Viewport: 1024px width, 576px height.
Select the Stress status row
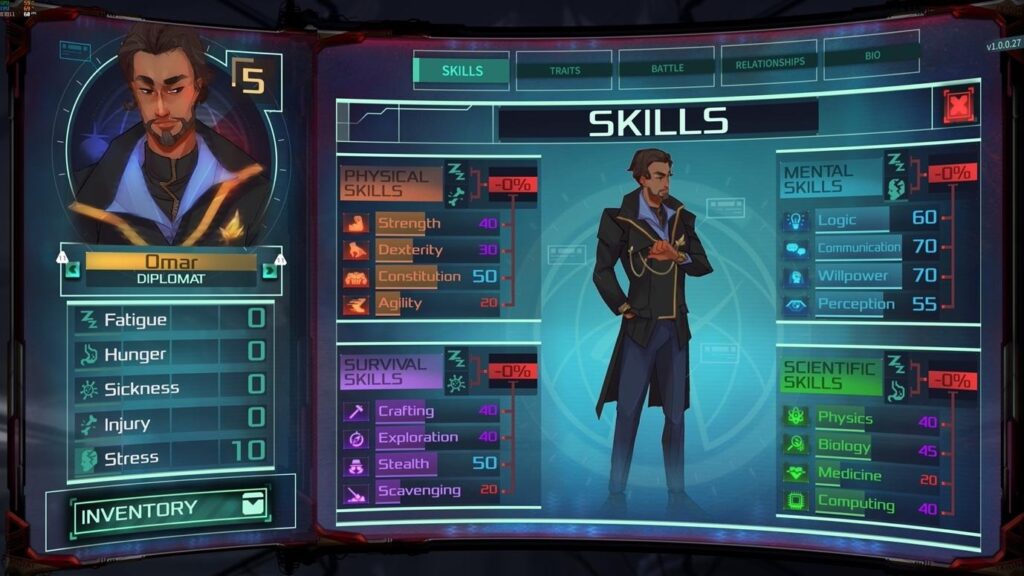coord(170,456)
